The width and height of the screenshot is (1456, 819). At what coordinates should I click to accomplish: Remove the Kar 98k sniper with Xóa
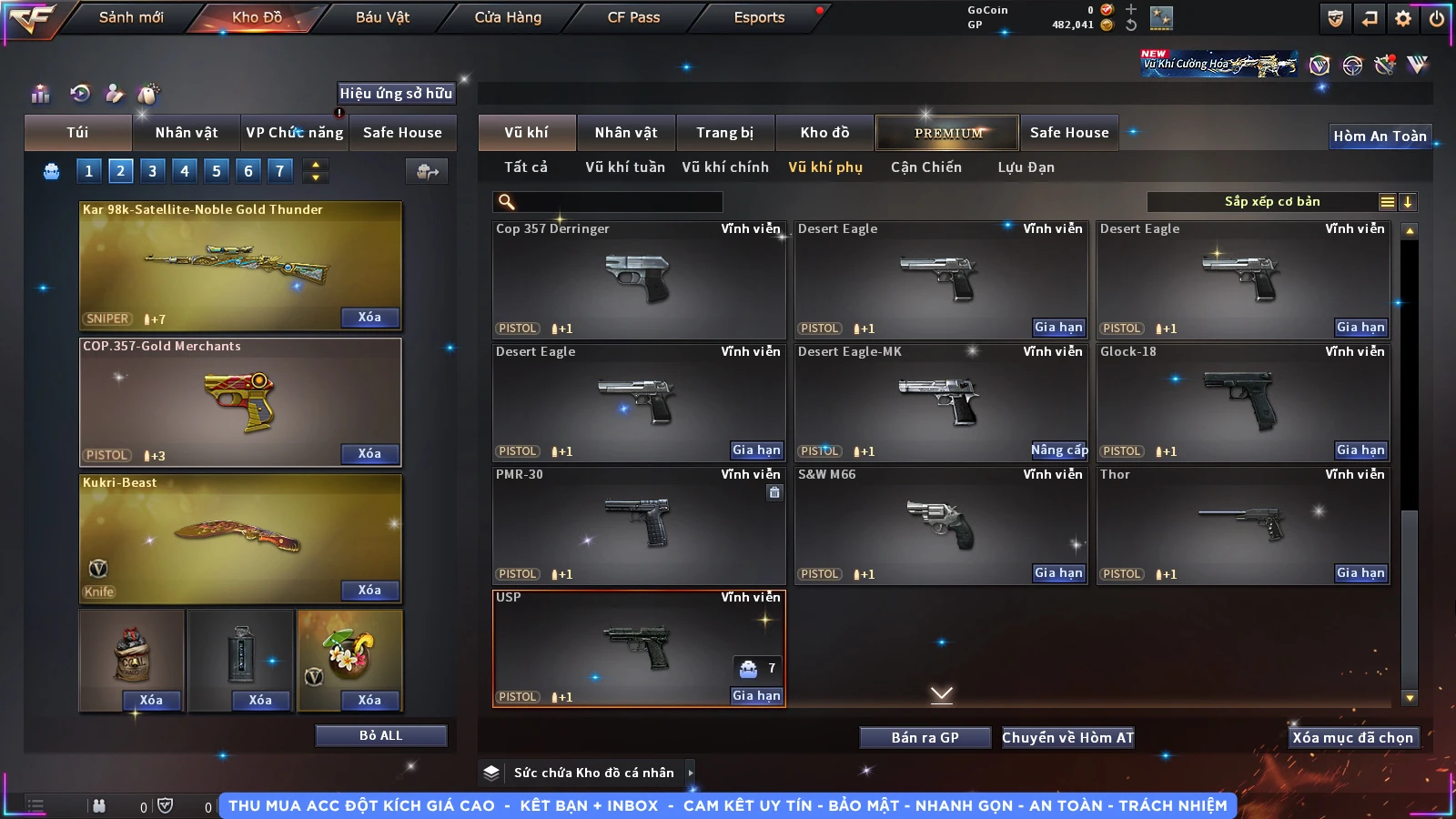pyautogui.click(x=369, y=317)
